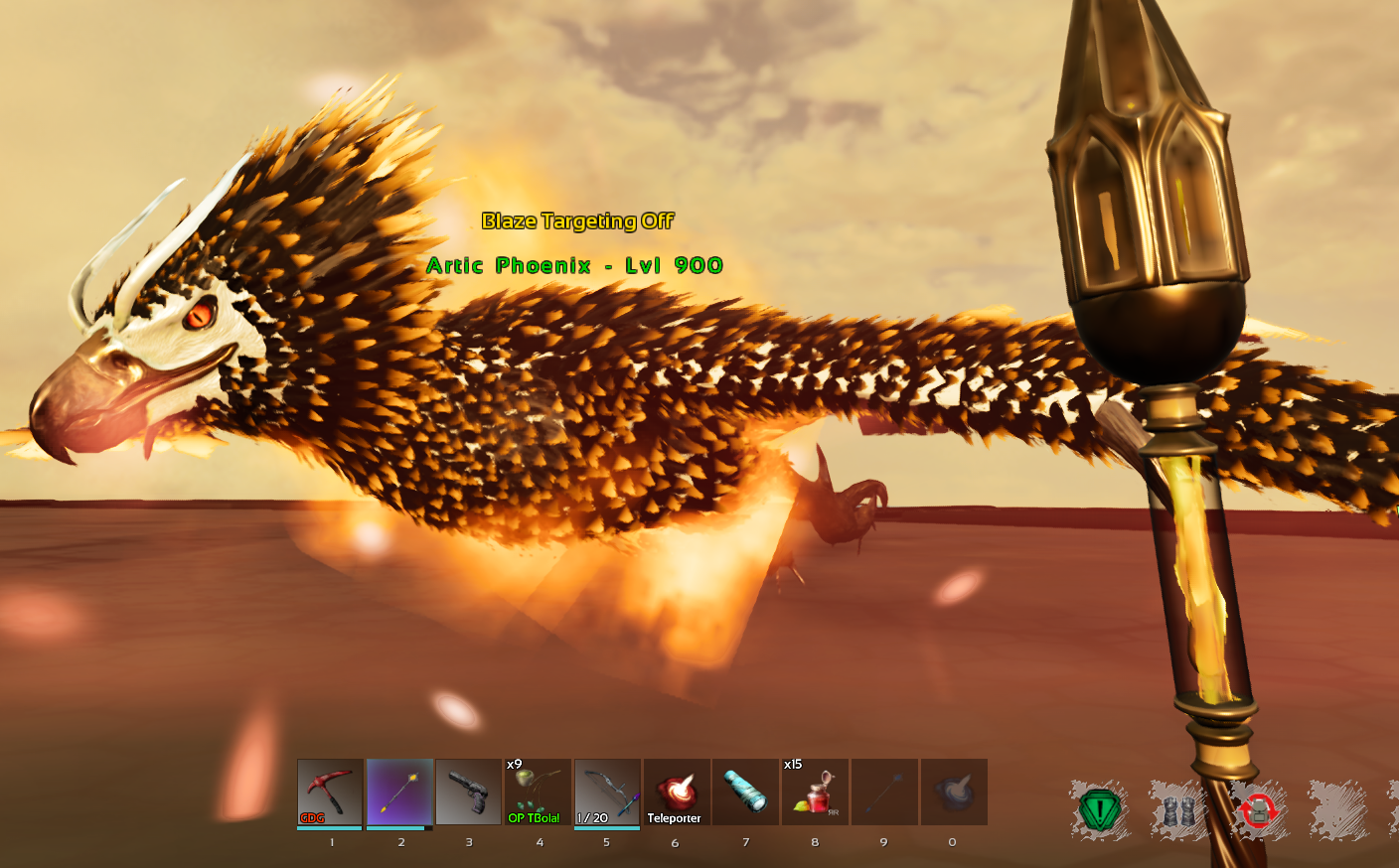Select the flashlight in hotbar slot 7

click(744, 790)
